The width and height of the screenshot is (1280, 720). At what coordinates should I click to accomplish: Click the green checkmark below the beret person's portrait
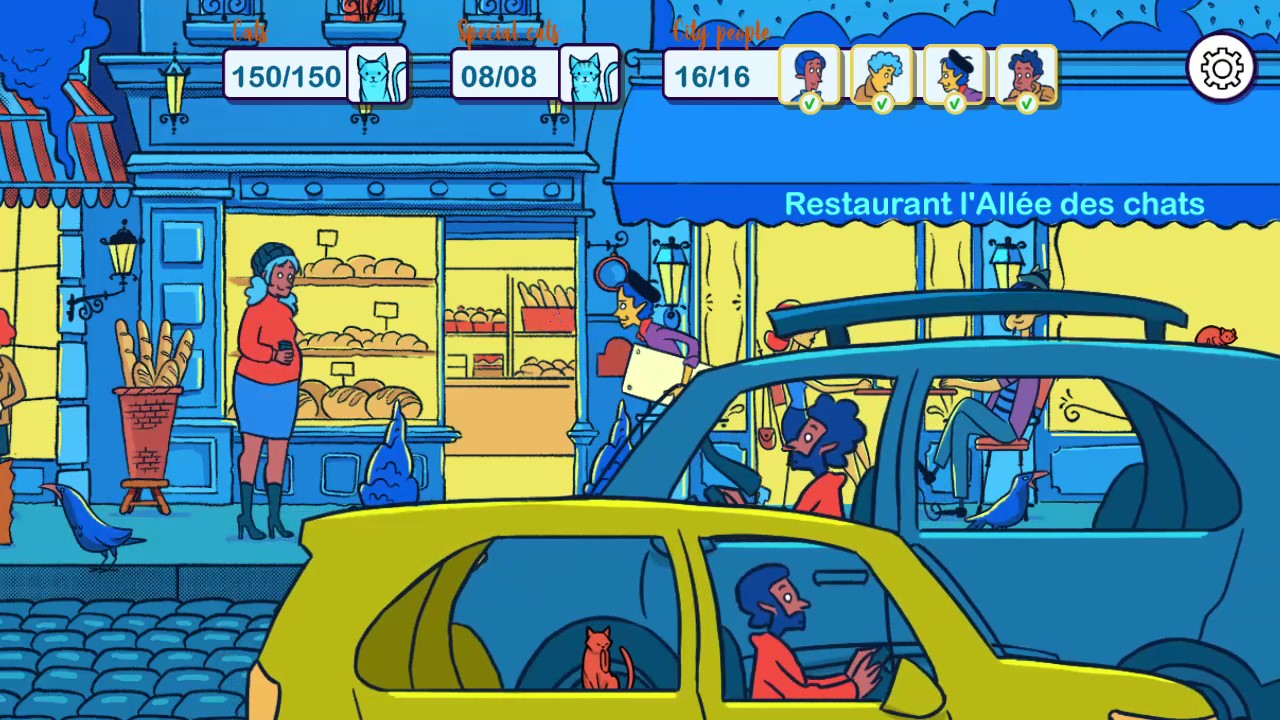click(x=957, y=103)
